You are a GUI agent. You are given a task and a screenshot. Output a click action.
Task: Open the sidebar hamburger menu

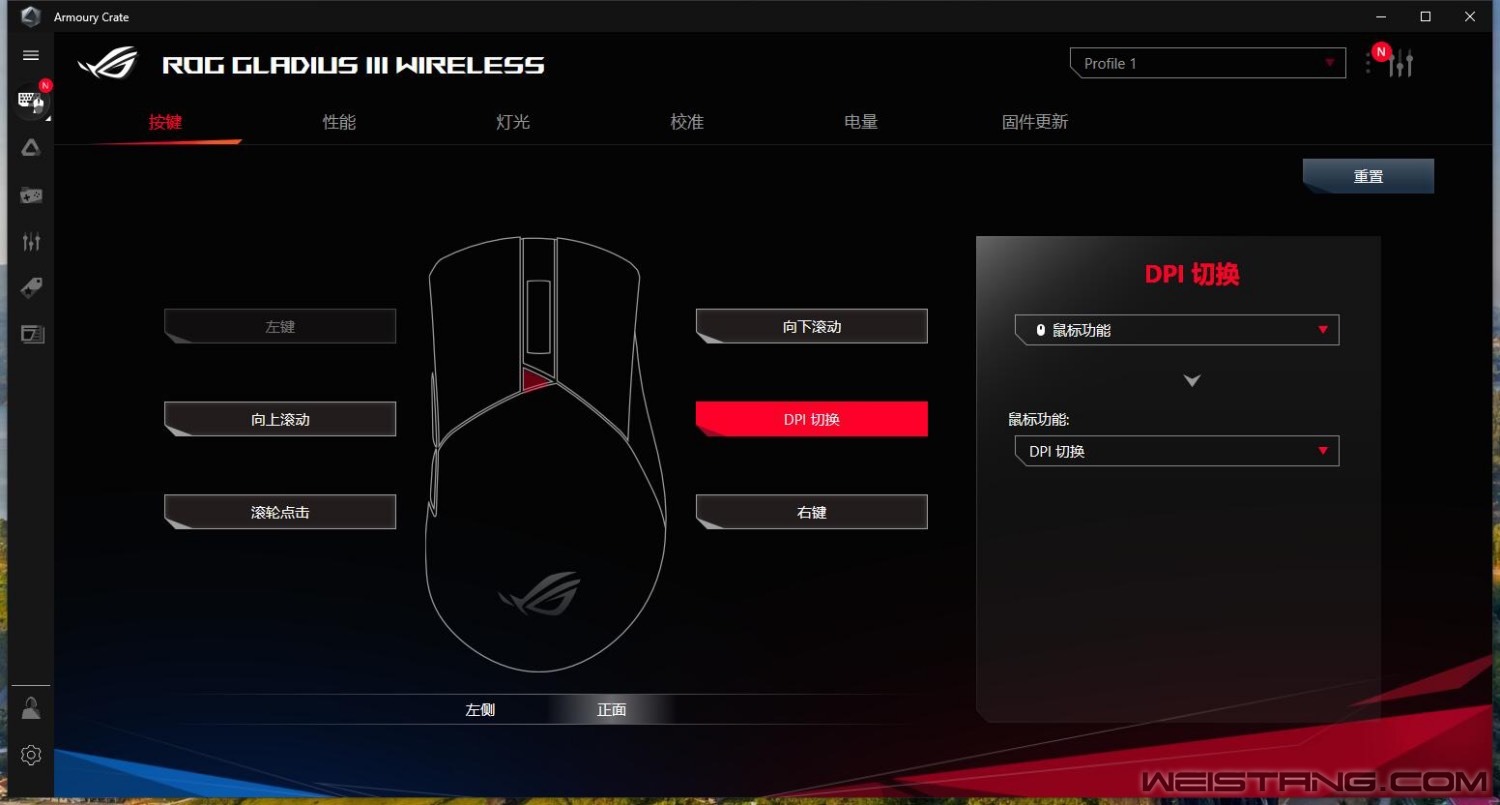pyautogui.click(x=31, y=56)
